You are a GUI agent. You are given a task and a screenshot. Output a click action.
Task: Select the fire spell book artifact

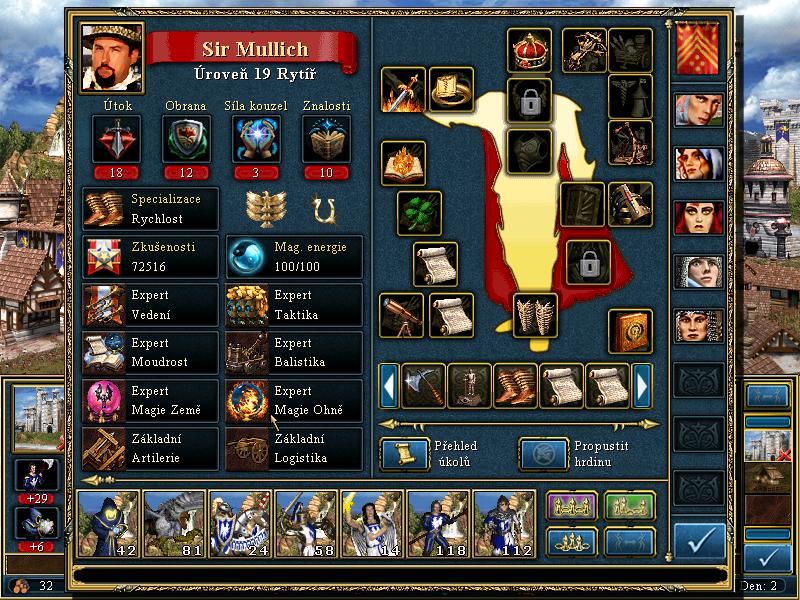pyautogui.click(x=404, y=163)
